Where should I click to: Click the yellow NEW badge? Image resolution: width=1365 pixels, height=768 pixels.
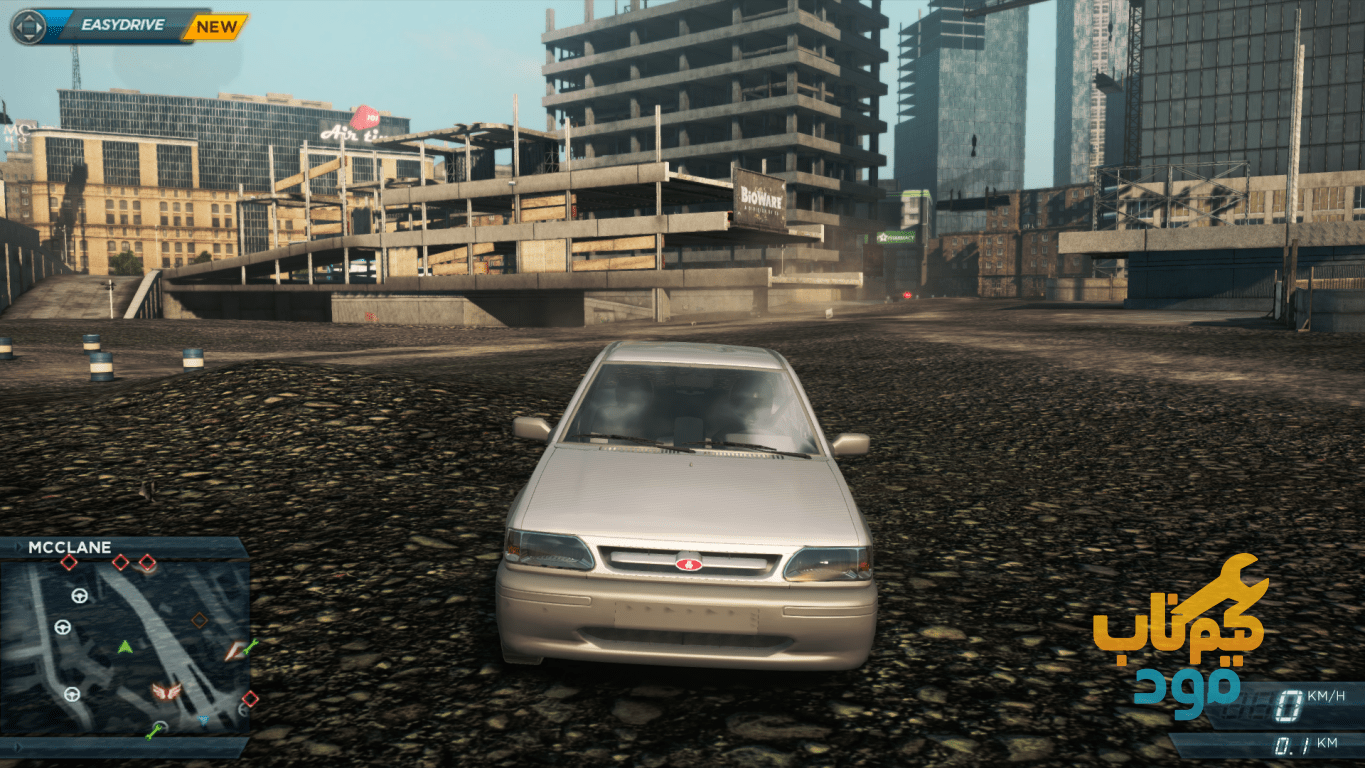[216, 27]
